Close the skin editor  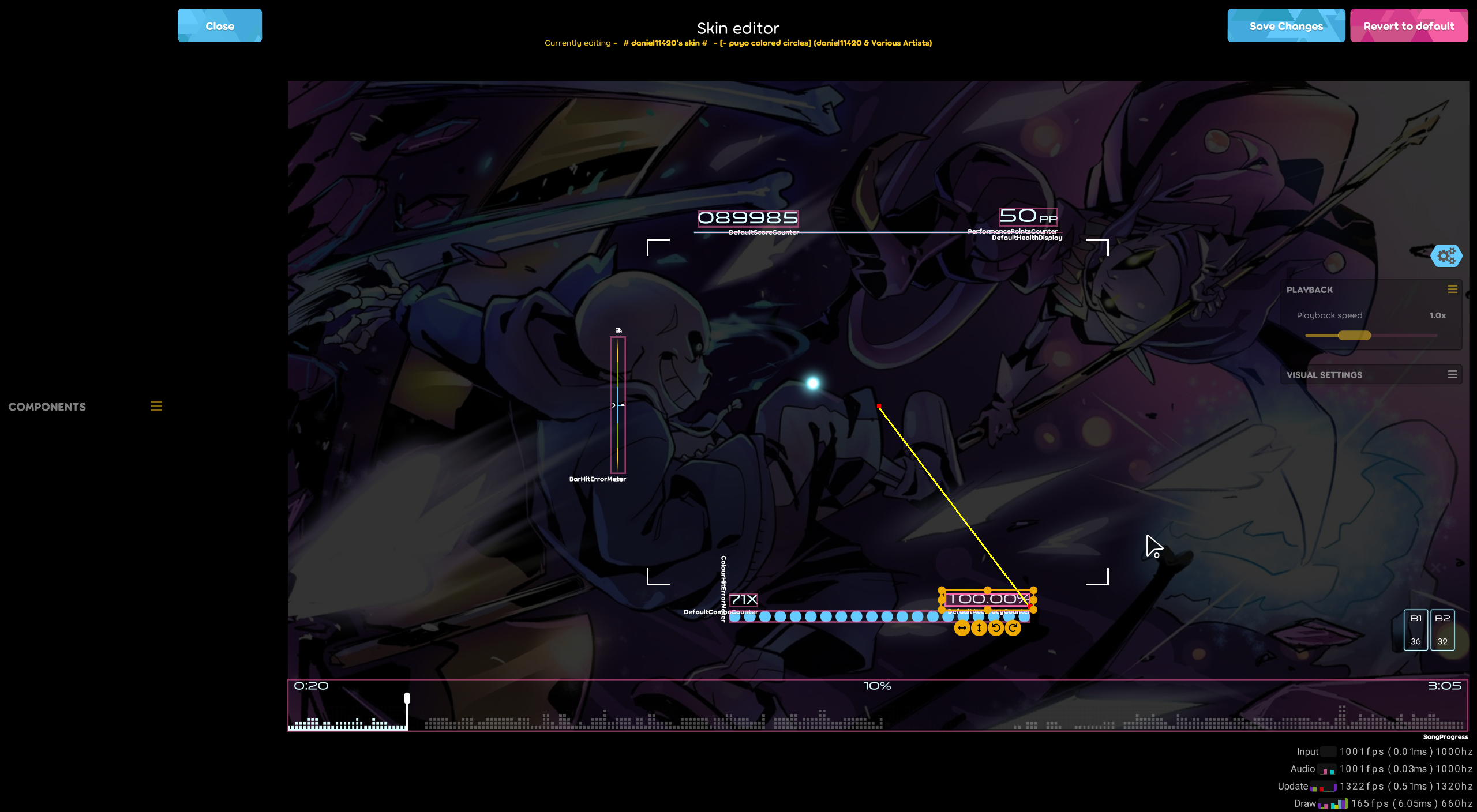pos(219,25)
